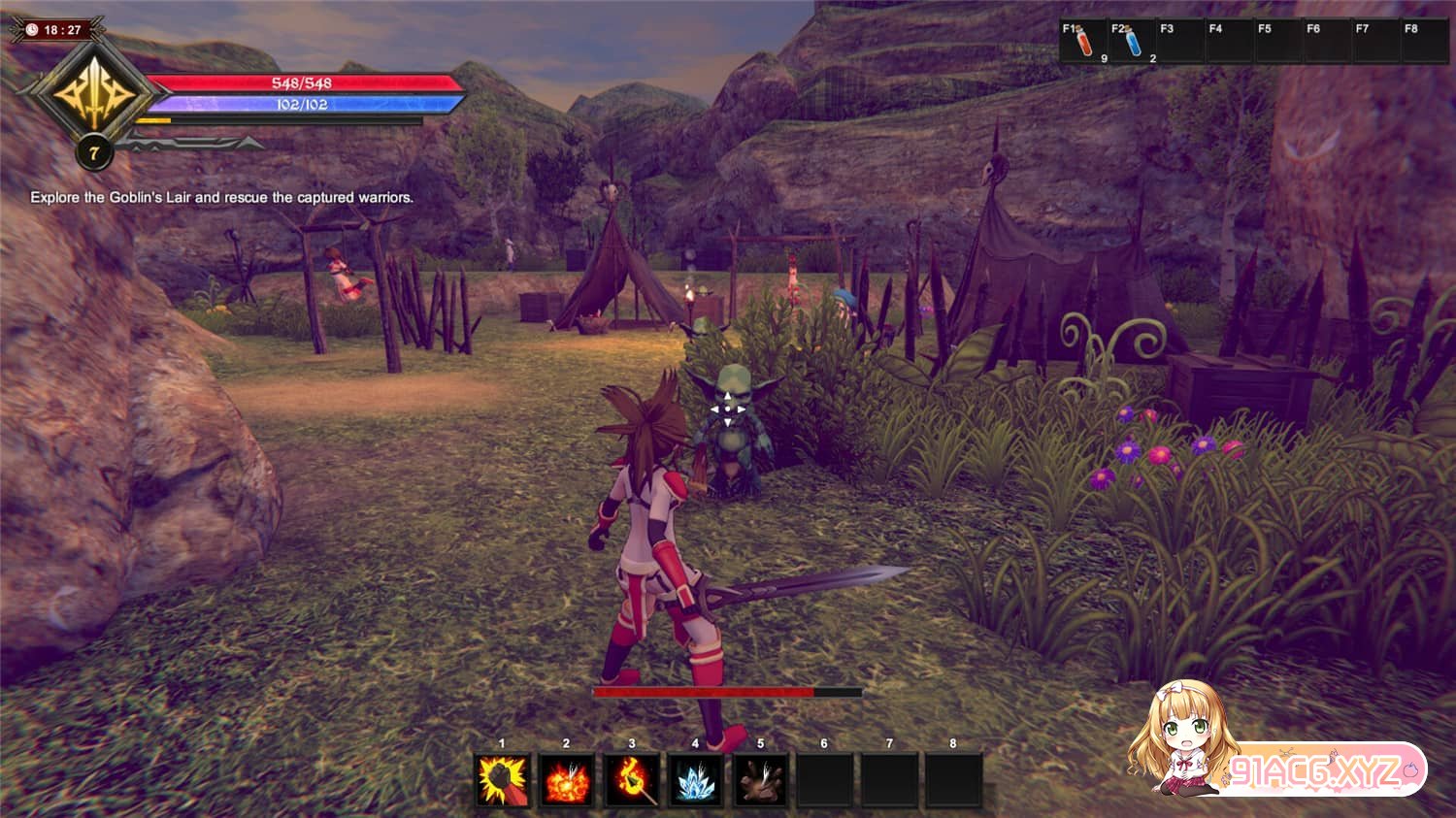The width and height of the screenshot is (1456, 818).
Task: Use the fire explosion skill
Action: coord(567,780)
